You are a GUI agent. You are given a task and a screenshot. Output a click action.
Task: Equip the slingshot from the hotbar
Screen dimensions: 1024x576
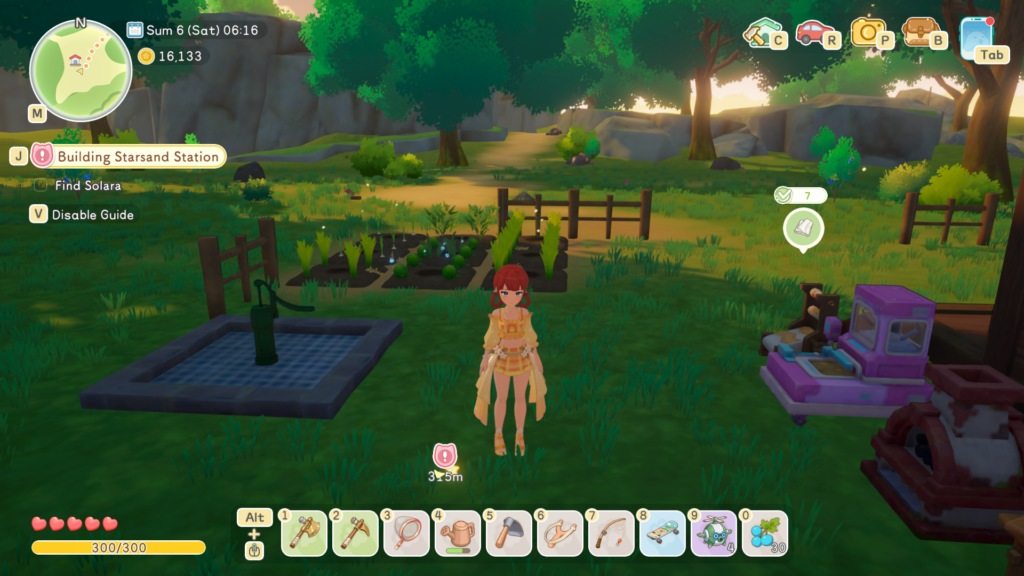click(558, 534)
